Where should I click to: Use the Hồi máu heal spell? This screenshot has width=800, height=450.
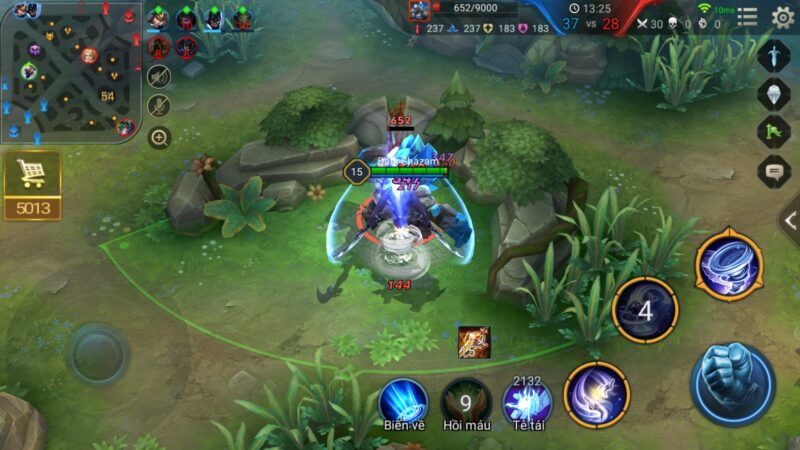click(466, 402)
